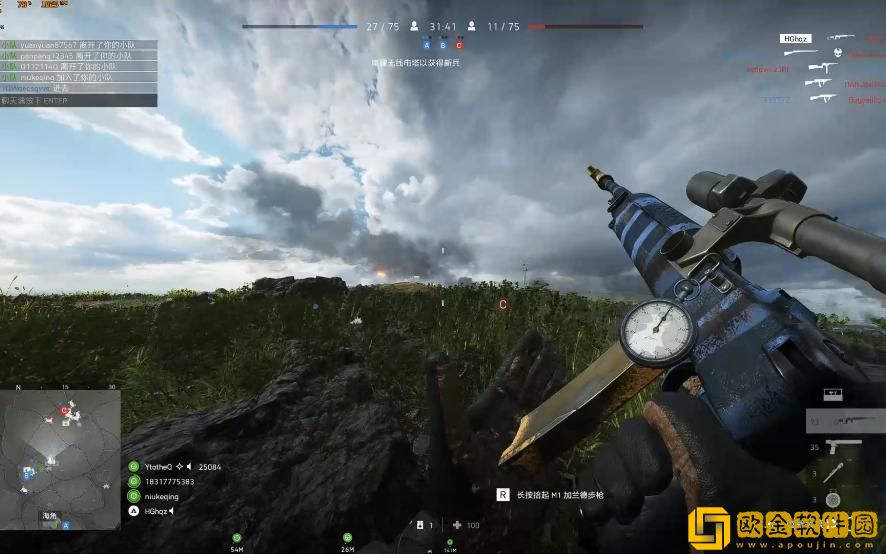Click the red C objective marker in the field

click(503, 304)
